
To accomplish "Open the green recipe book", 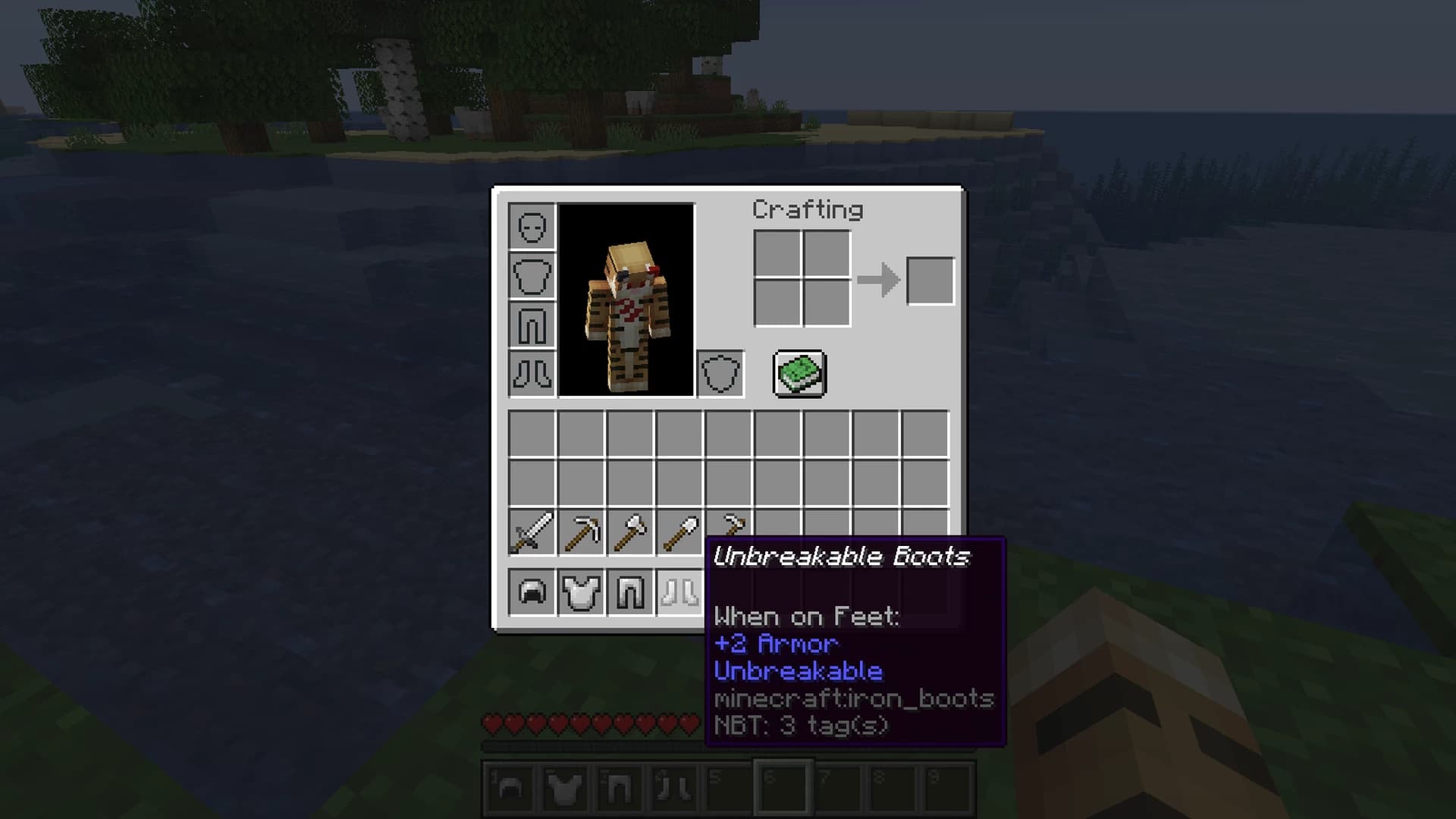I will 799,373.
